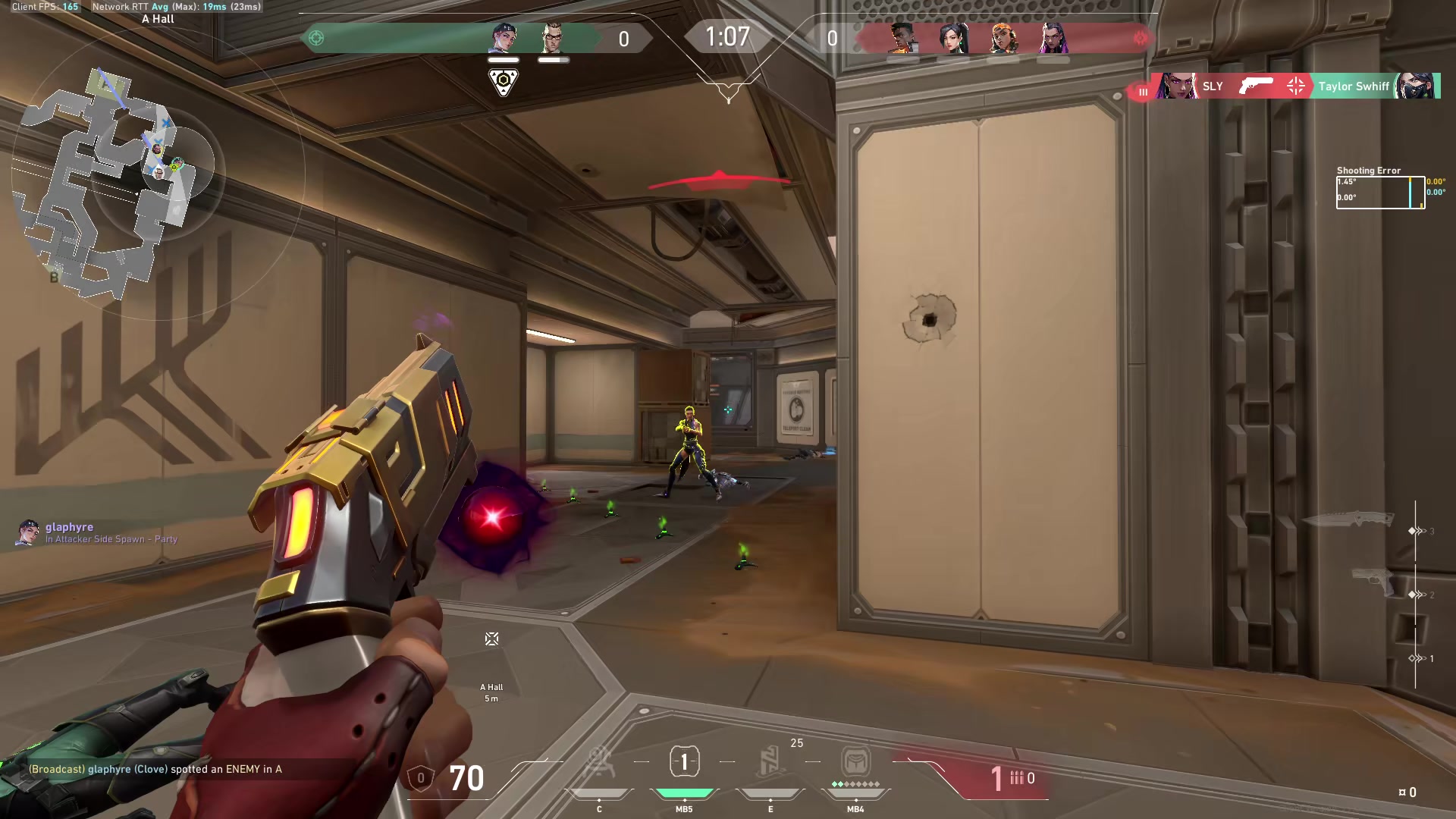Select the glasses-wearing teammate portrait
This screenshot has height=819, width=1456.
coord(553,38)
